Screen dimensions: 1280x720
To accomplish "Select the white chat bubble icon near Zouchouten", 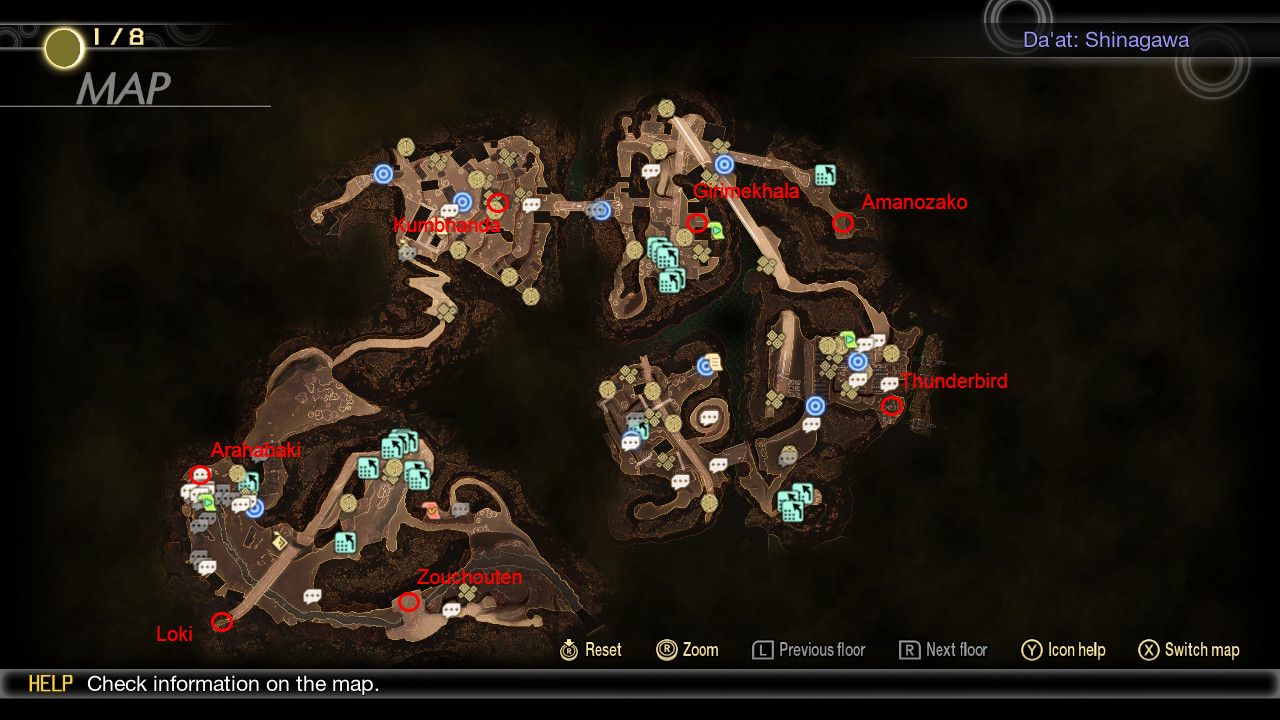I will 452,608.
